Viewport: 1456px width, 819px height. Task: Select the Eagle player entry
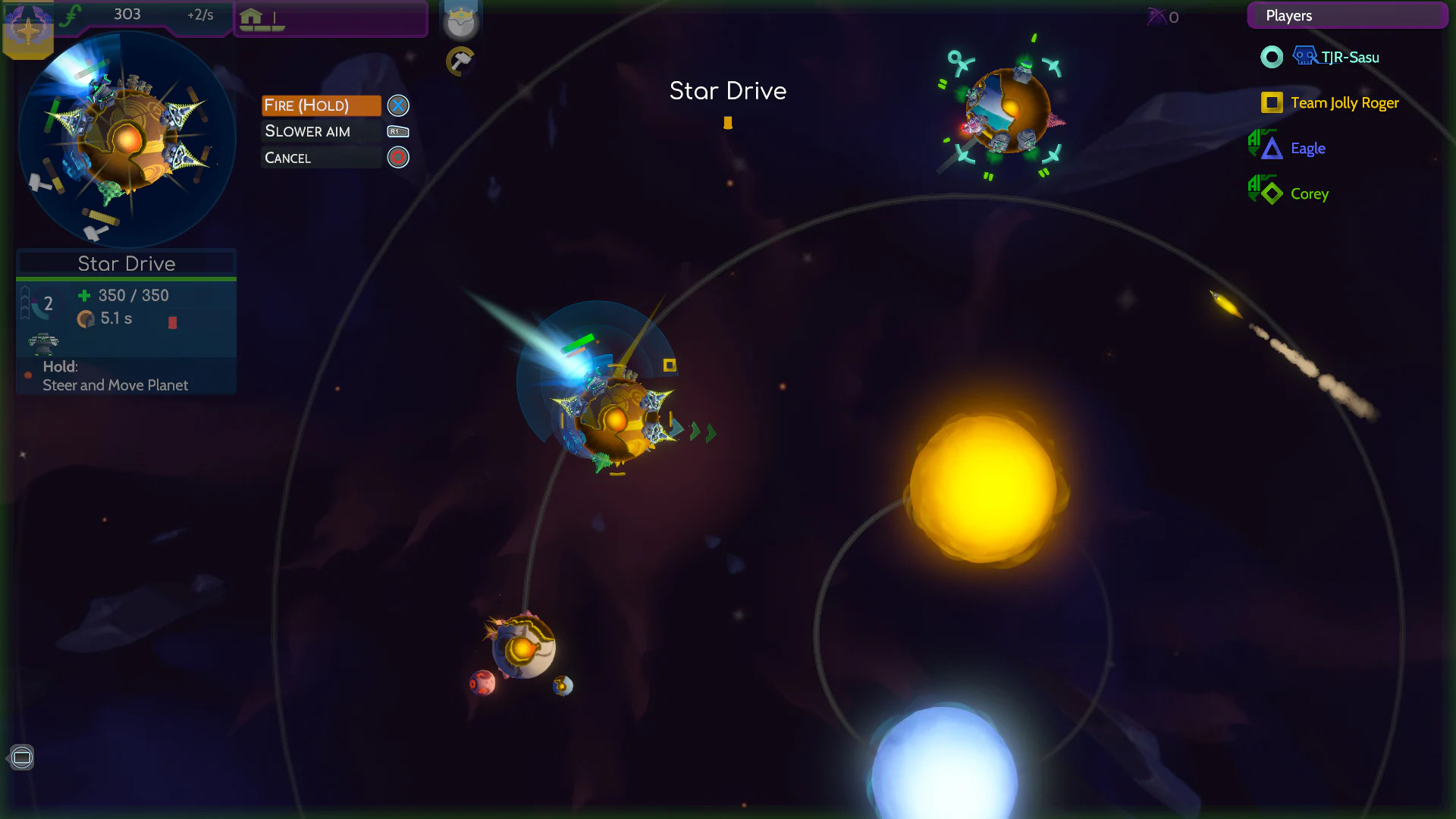(1308, 148)
